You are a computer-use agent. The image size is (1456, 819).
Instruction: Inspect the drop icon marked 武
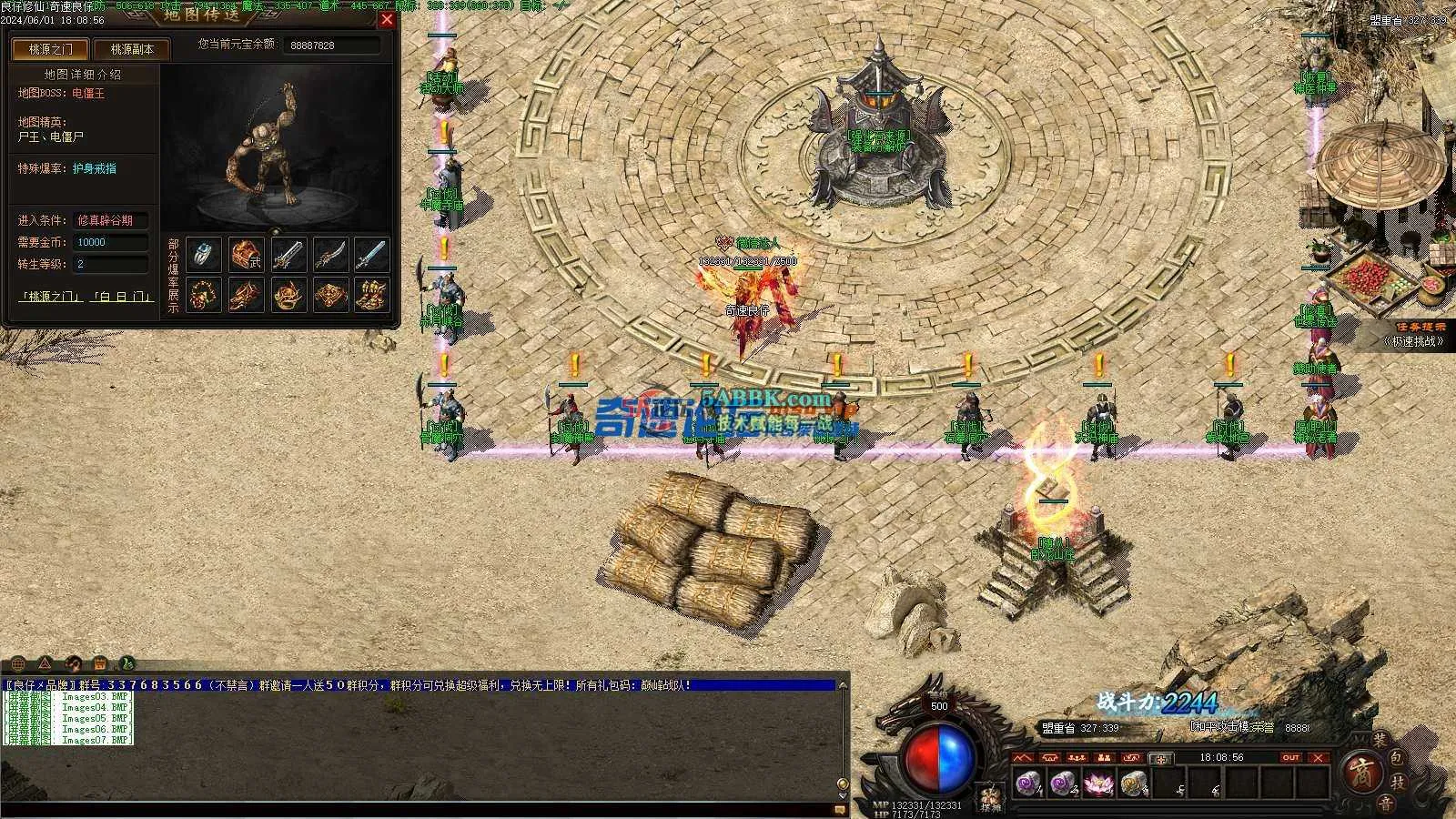coord(246,255)
